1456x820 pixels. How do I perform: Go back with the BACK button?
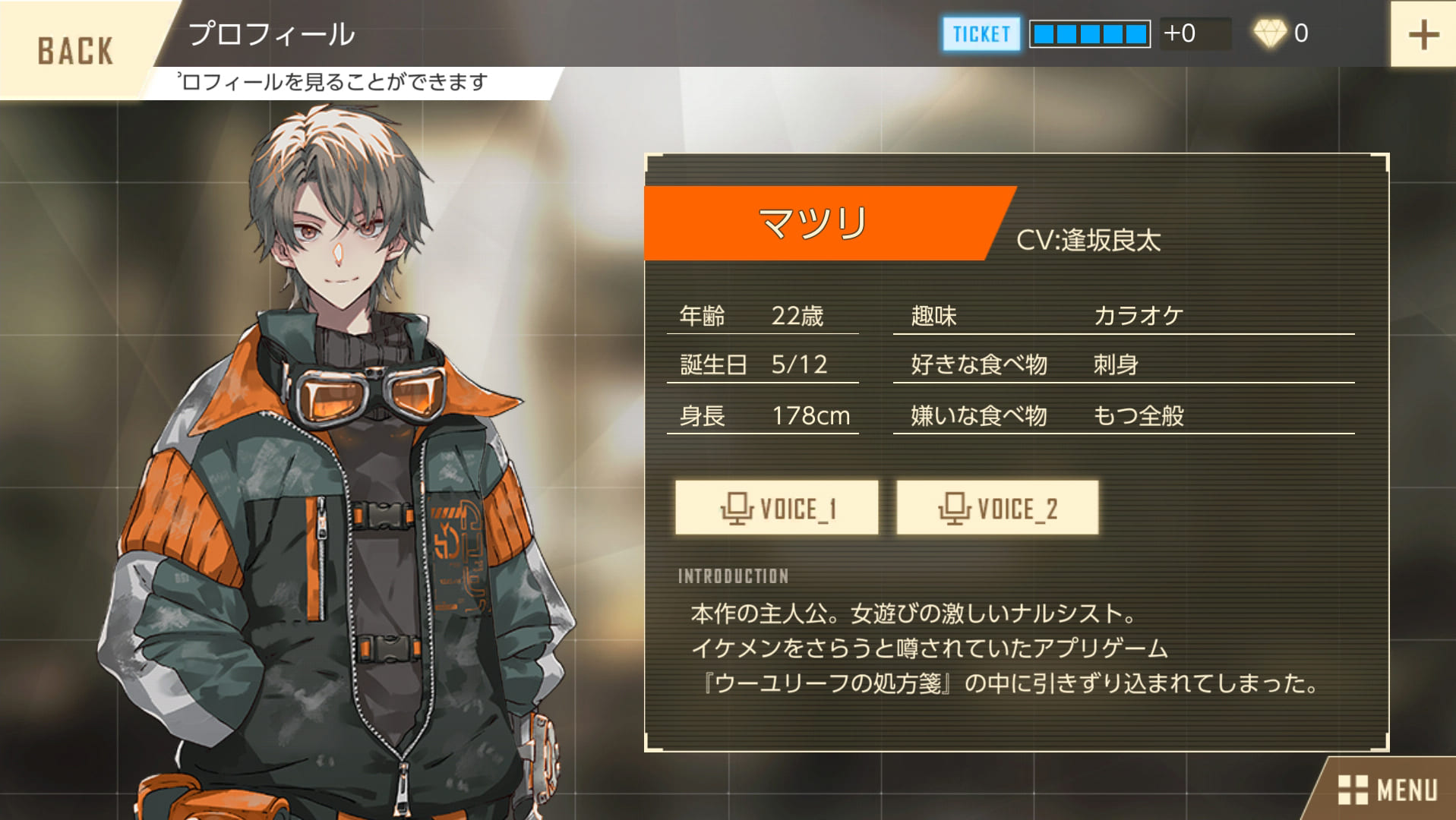pyautogui.click(x=75, y=50)
